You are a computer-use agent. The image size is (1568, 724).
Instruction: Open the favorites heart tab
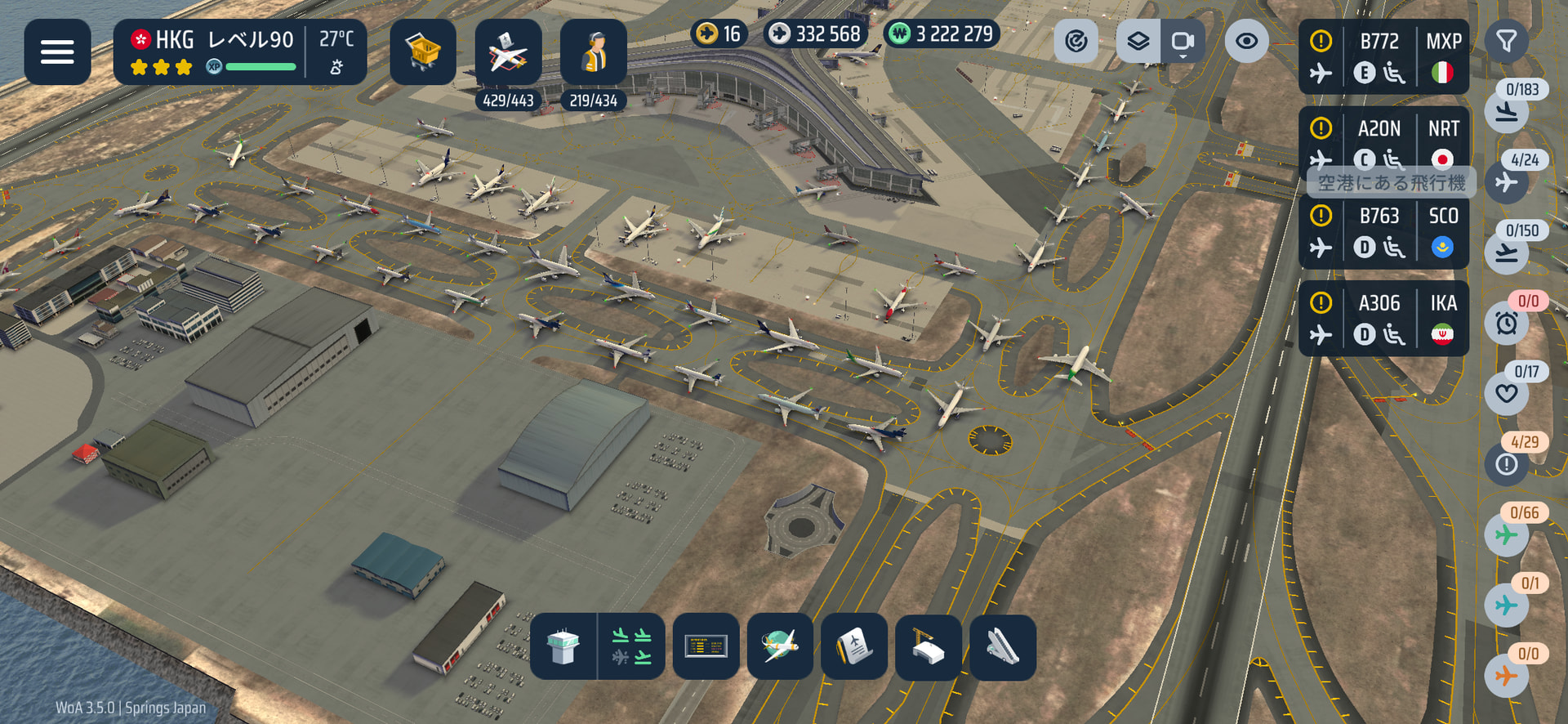click(1507, 394)
